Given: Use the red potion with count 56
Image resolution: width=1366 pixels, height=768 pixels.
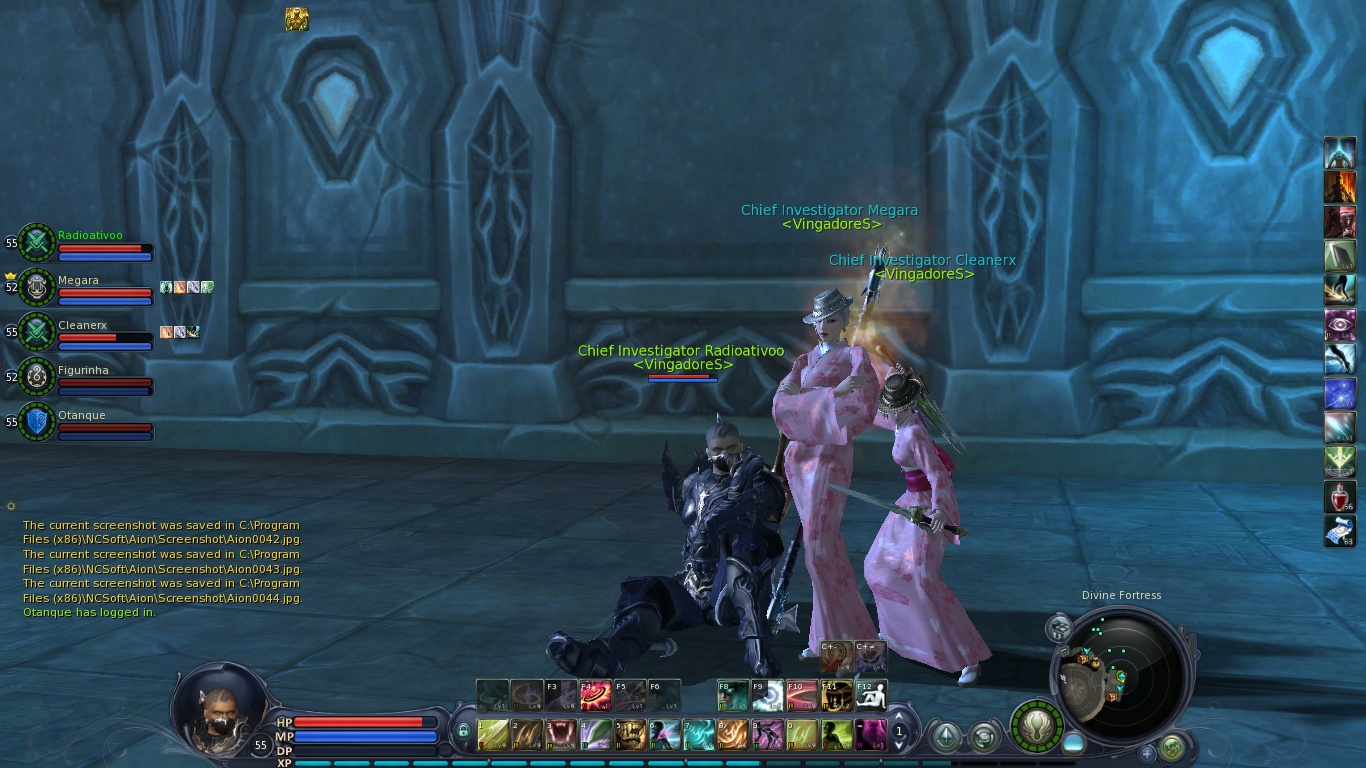Looking at the screenshot, I should coord(1339,497).
